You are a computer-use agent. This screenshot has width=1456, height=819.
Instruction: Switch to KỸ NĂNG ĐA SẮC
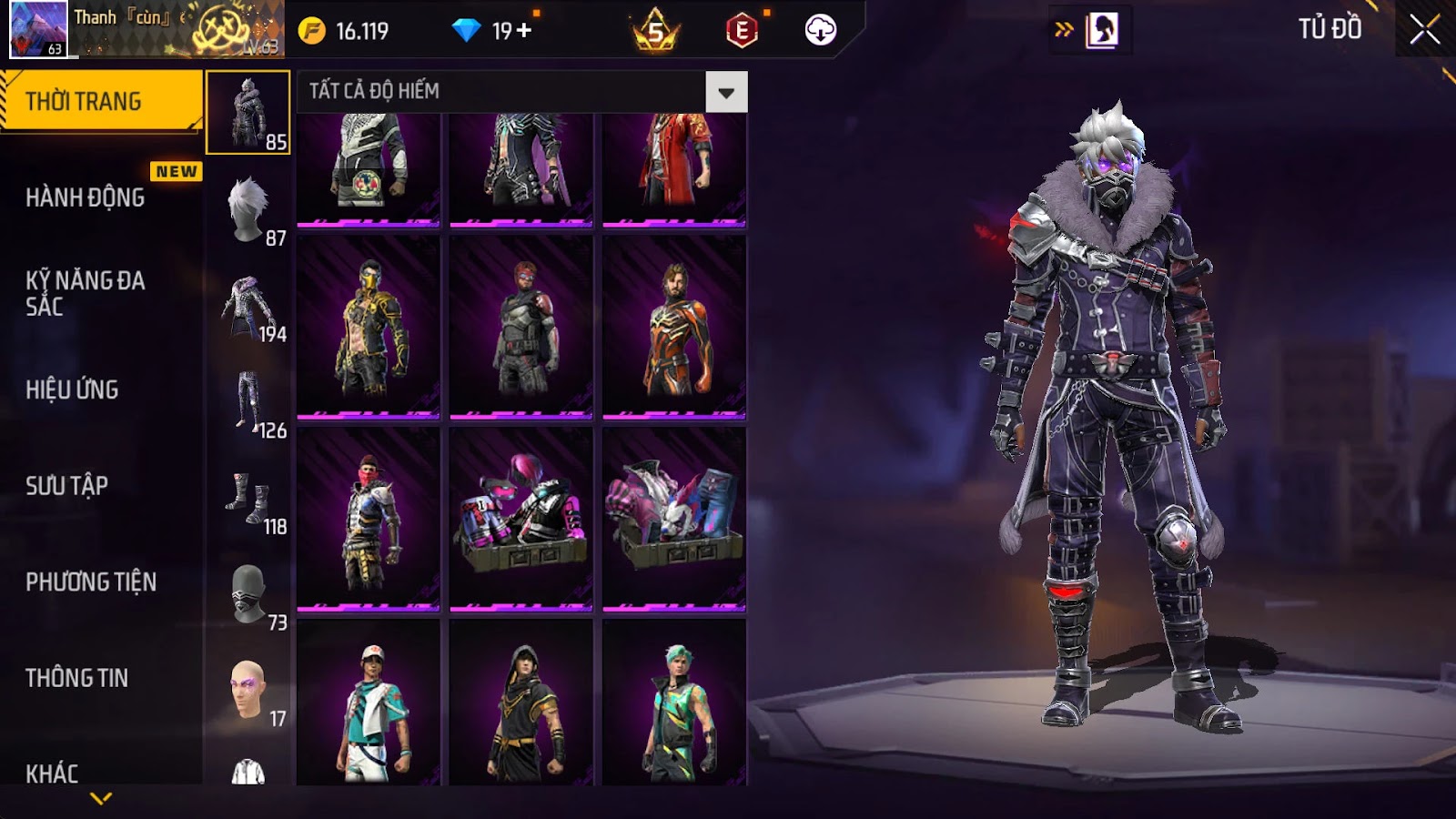click(86, 293)
